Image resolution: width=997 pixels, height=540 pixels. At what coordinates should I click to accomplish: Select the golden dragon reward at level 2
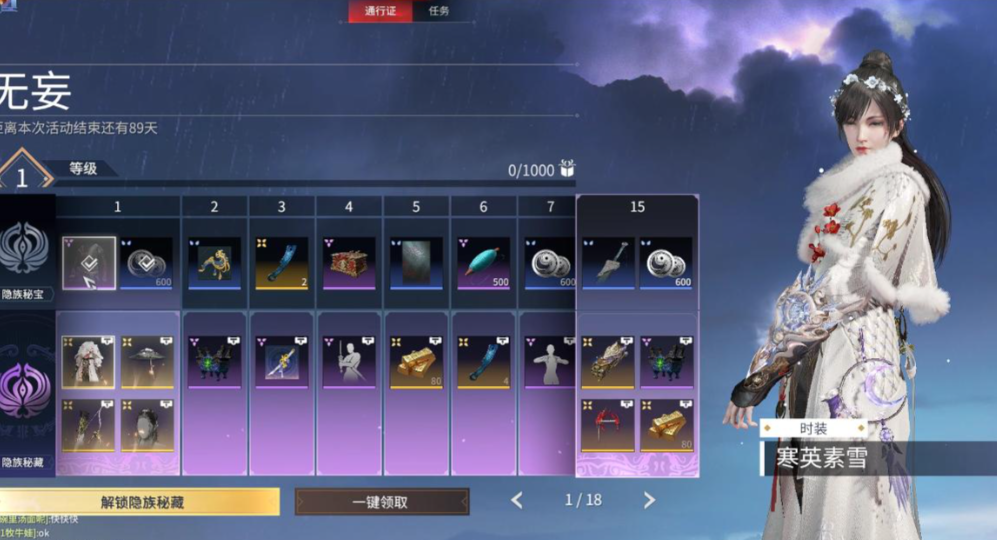[214, 263]
